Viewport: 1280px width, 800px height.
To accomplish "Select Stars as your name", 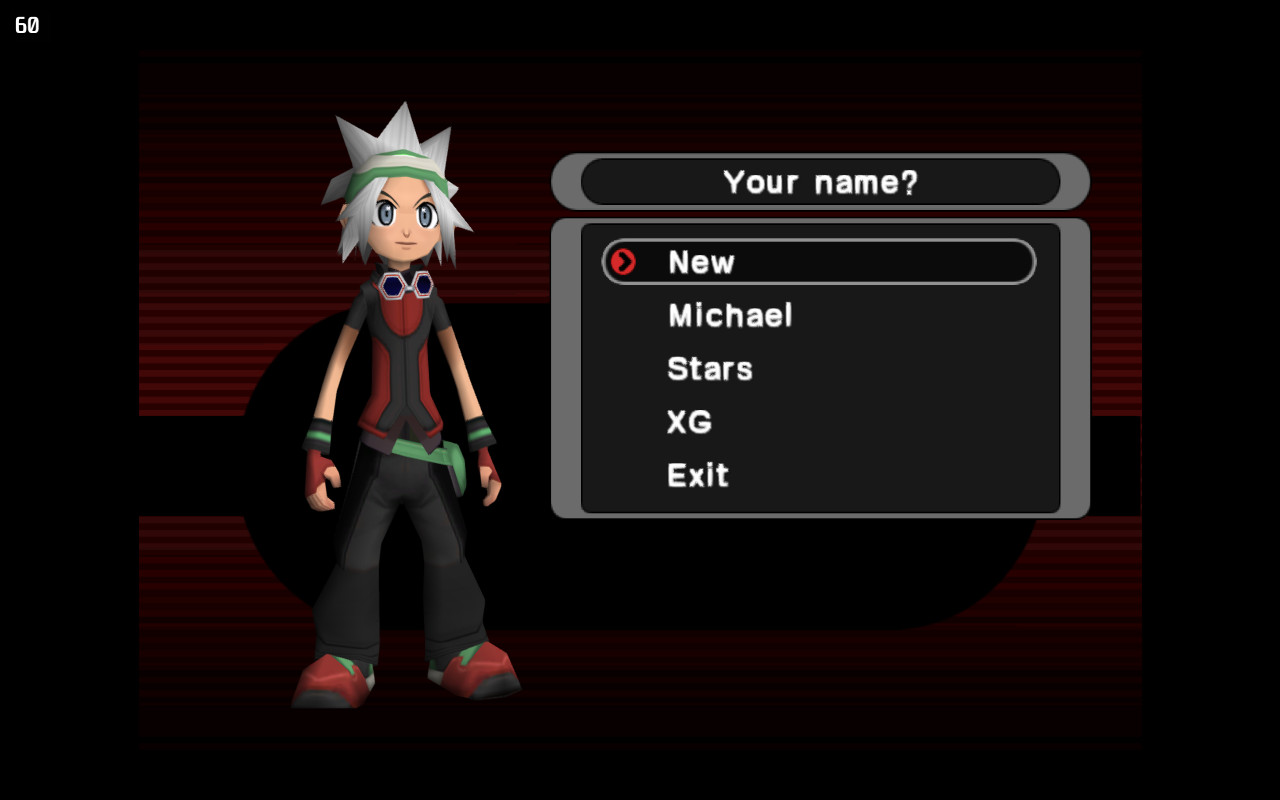I will point(710,369).
